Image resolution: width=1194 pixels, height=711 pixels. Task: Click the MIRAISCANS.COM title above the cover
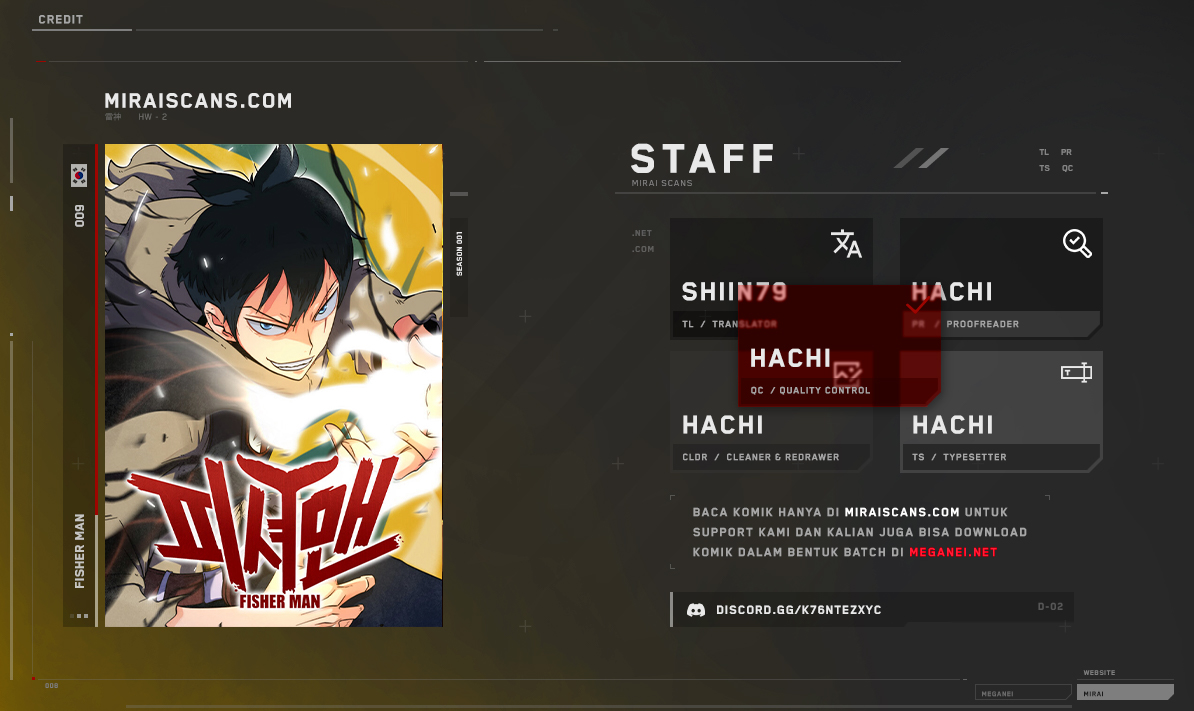198,101
